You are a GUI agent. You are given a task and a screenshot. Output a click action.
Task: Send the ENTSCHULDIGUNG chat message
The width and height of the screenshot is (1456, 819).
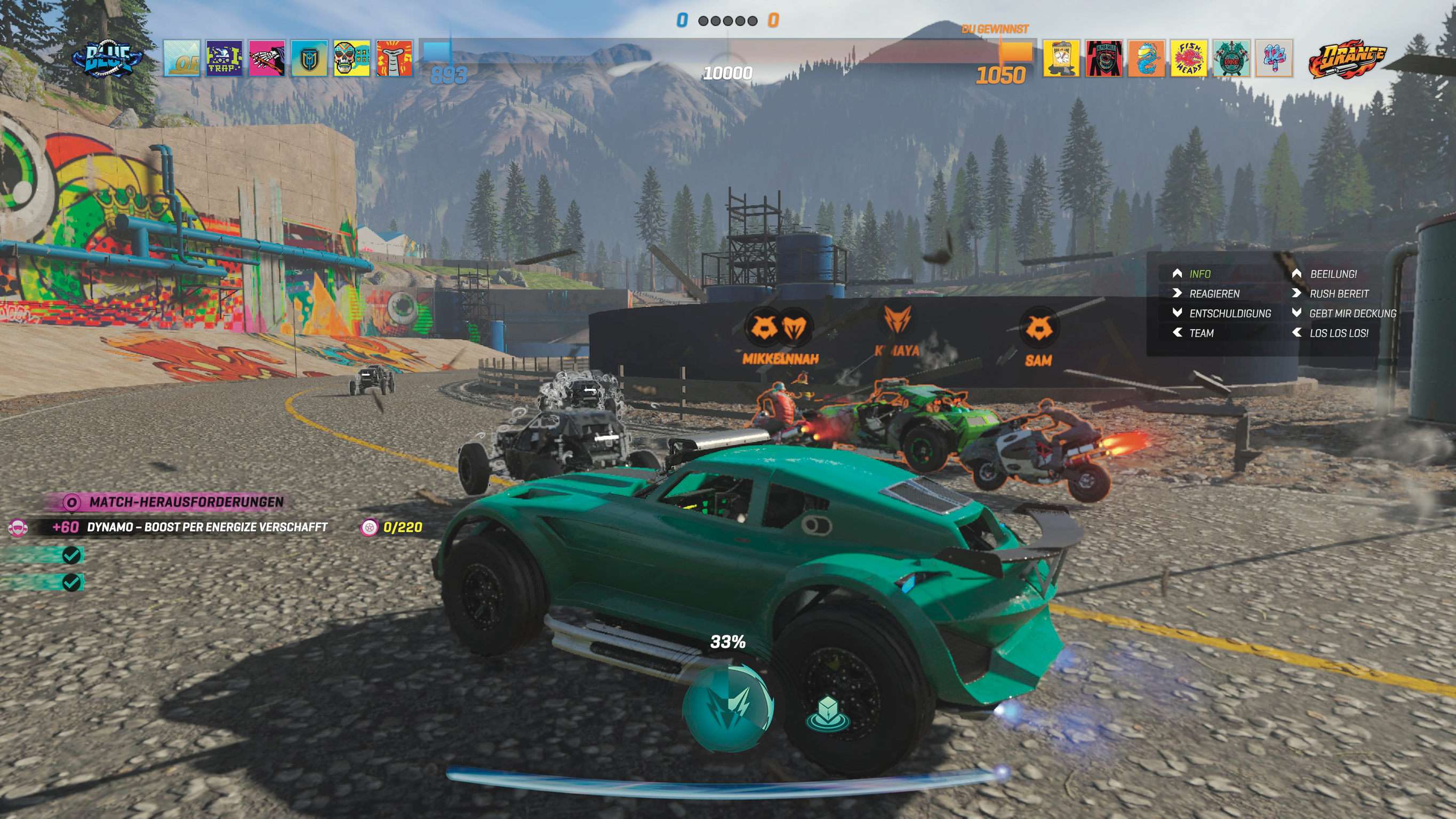pos(1229,314)
